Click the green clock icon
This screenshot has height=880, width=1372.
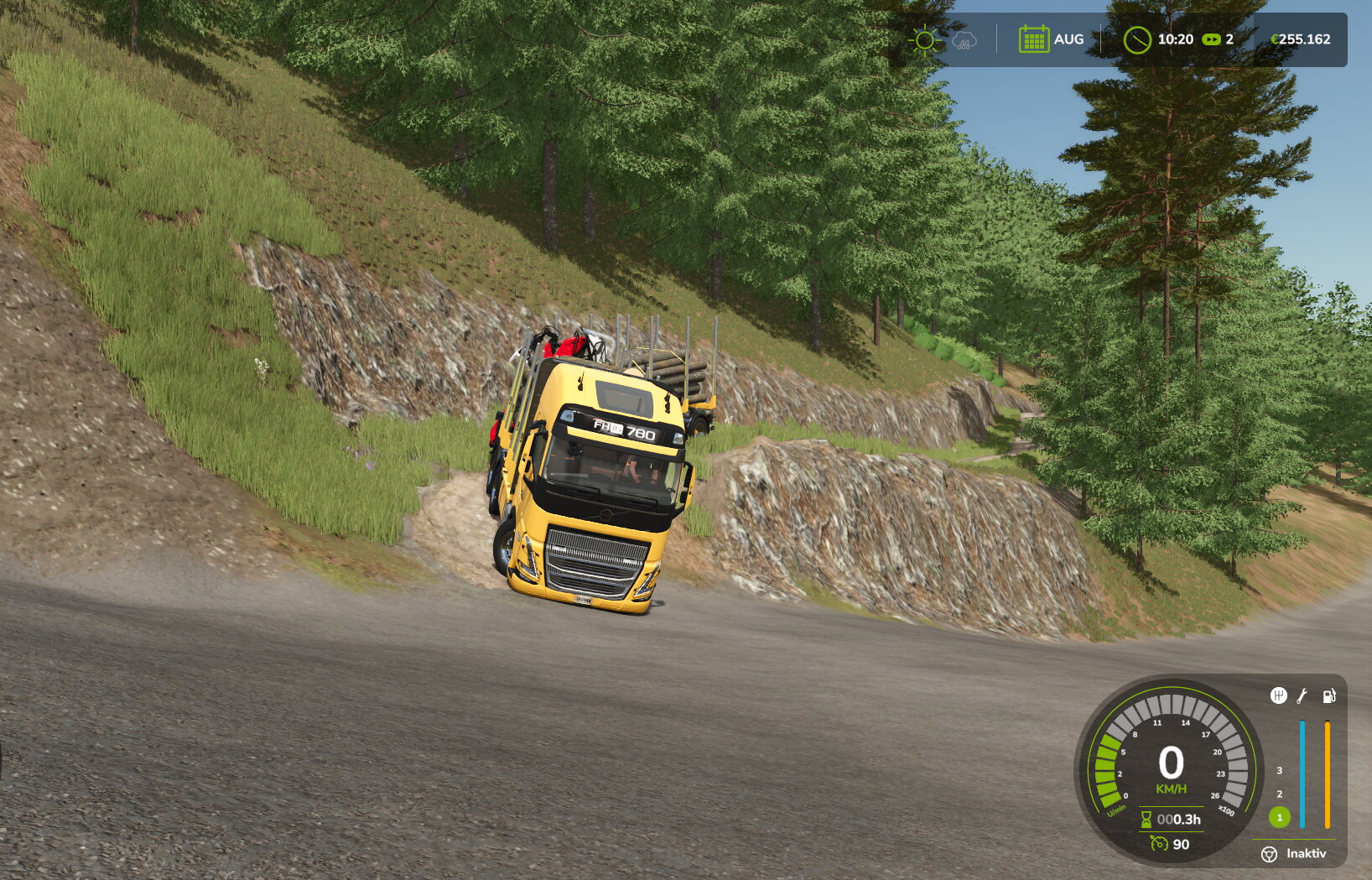(1136, 39)
